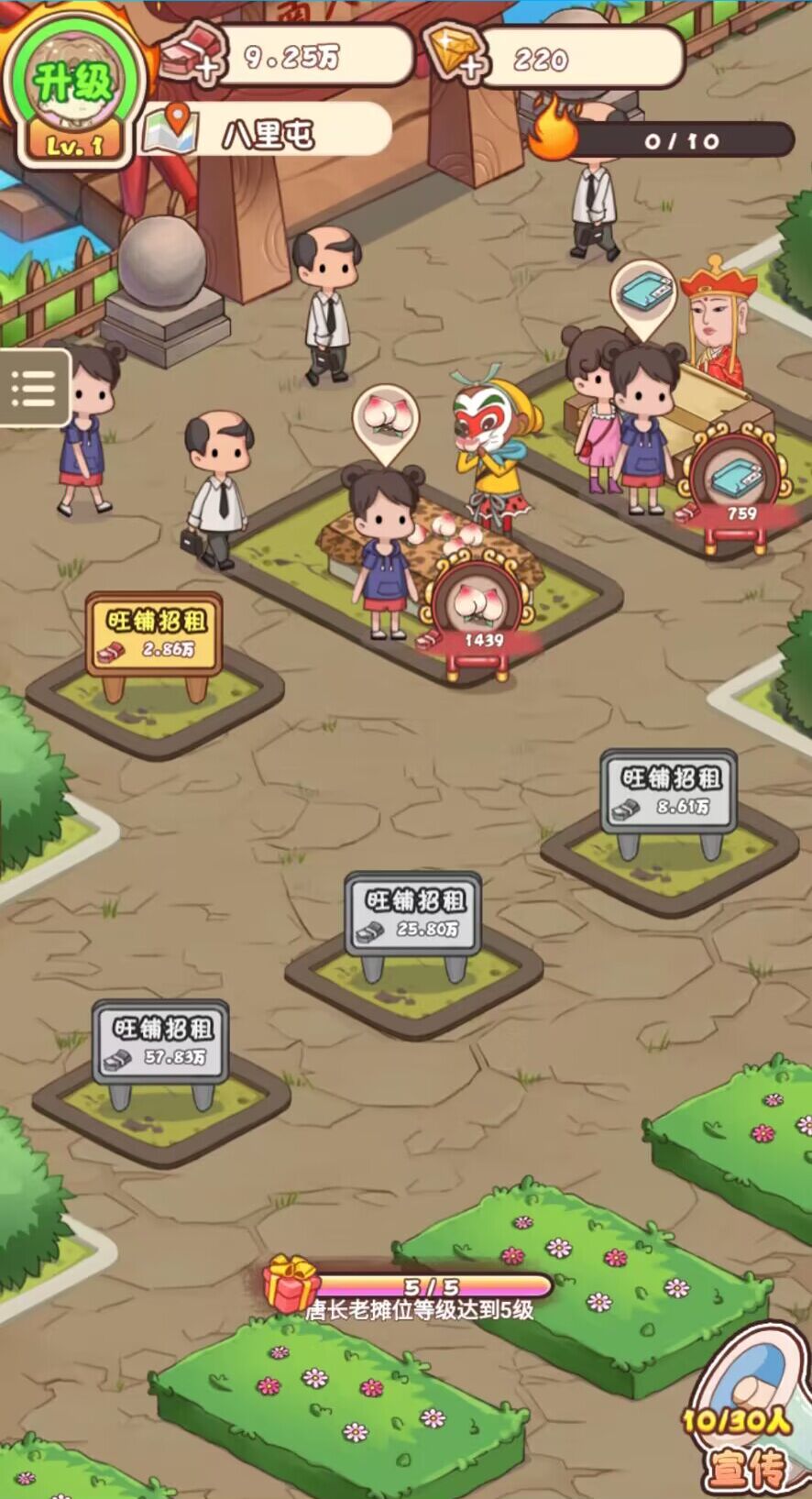Claim the gift box quest reward

pos(291,1284)
